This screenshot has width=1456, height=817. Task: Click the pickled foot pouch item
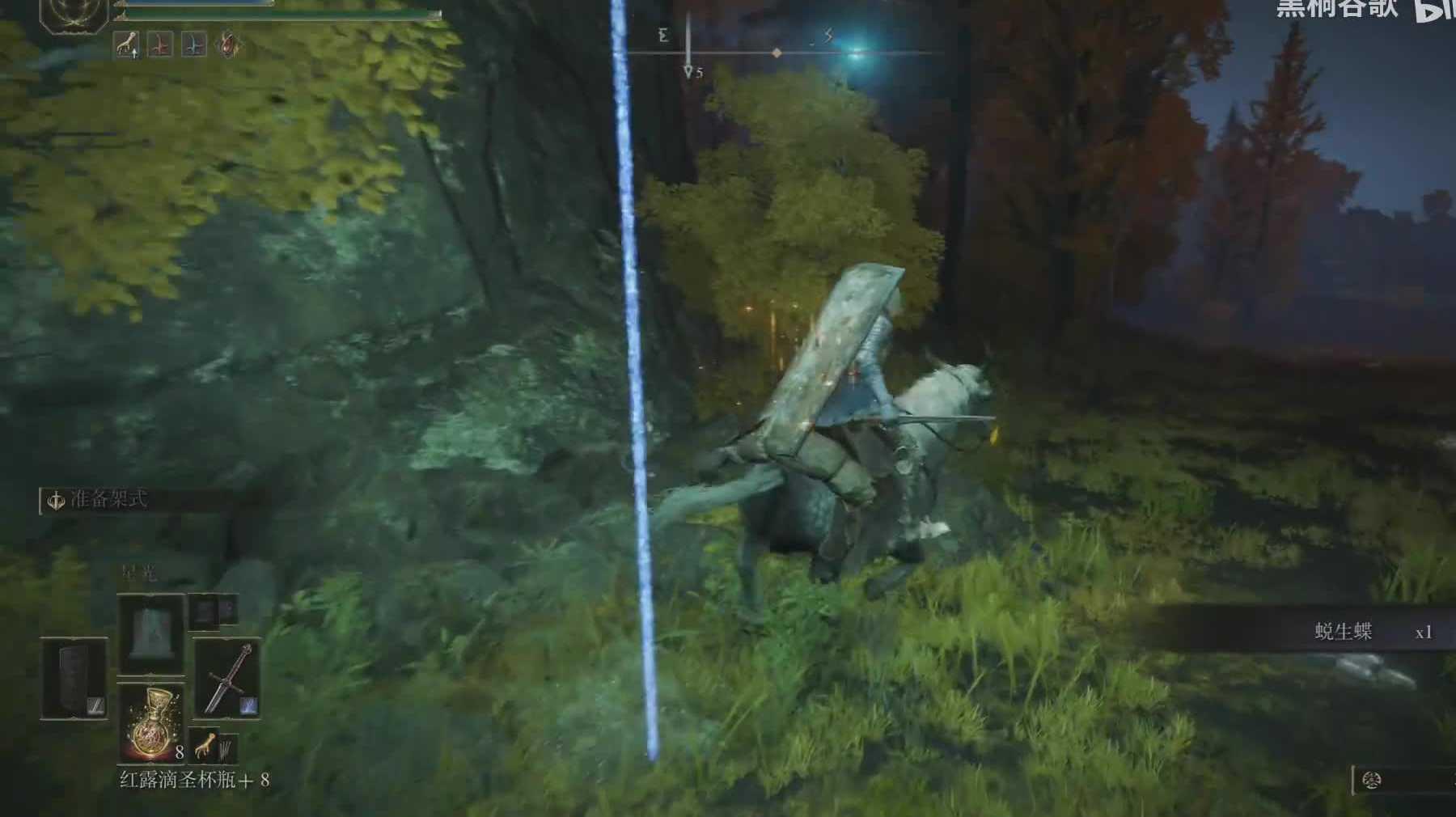tap(205, 745)
